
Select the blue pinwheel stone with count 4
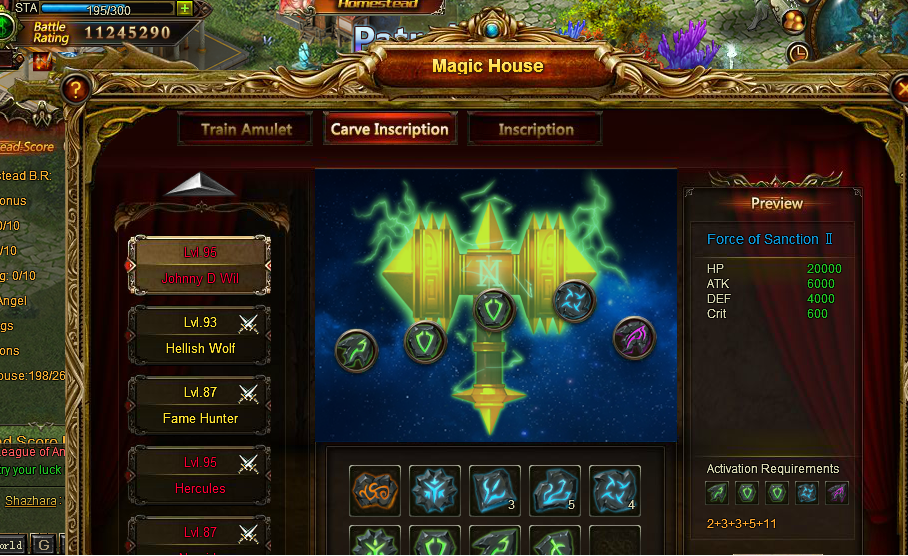[x=614, y=491]
